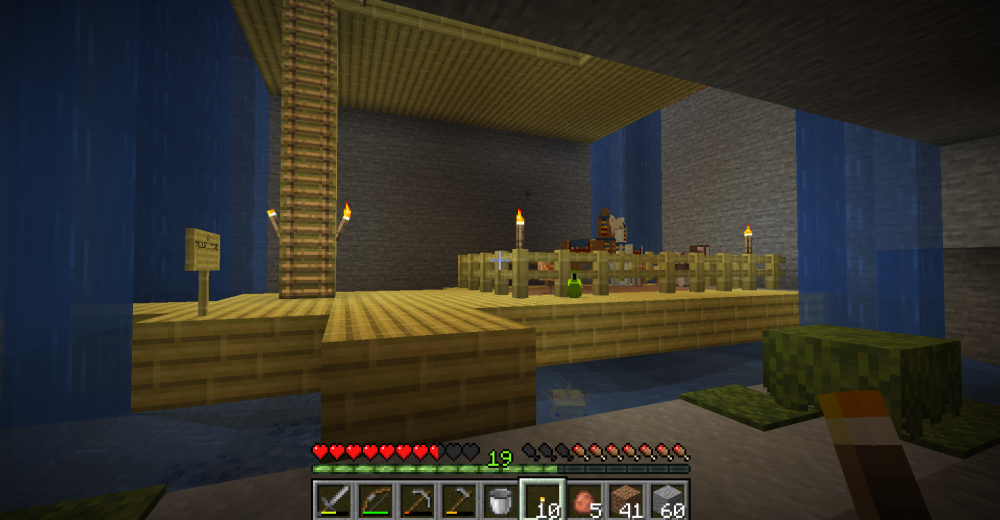Select the bow hotbar slot
The width and height of the screenshot is (1000, 520).
point(375,500)
